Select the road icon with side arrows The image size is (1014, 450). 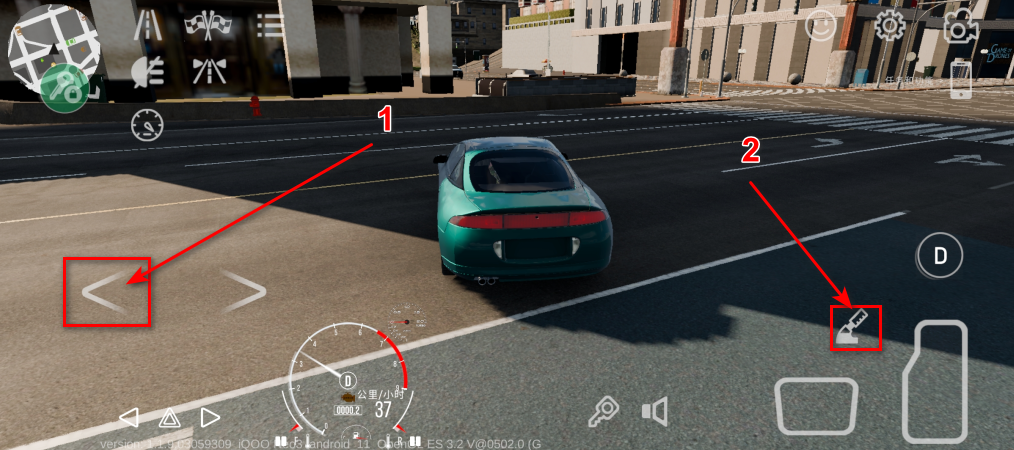[207, 70]
